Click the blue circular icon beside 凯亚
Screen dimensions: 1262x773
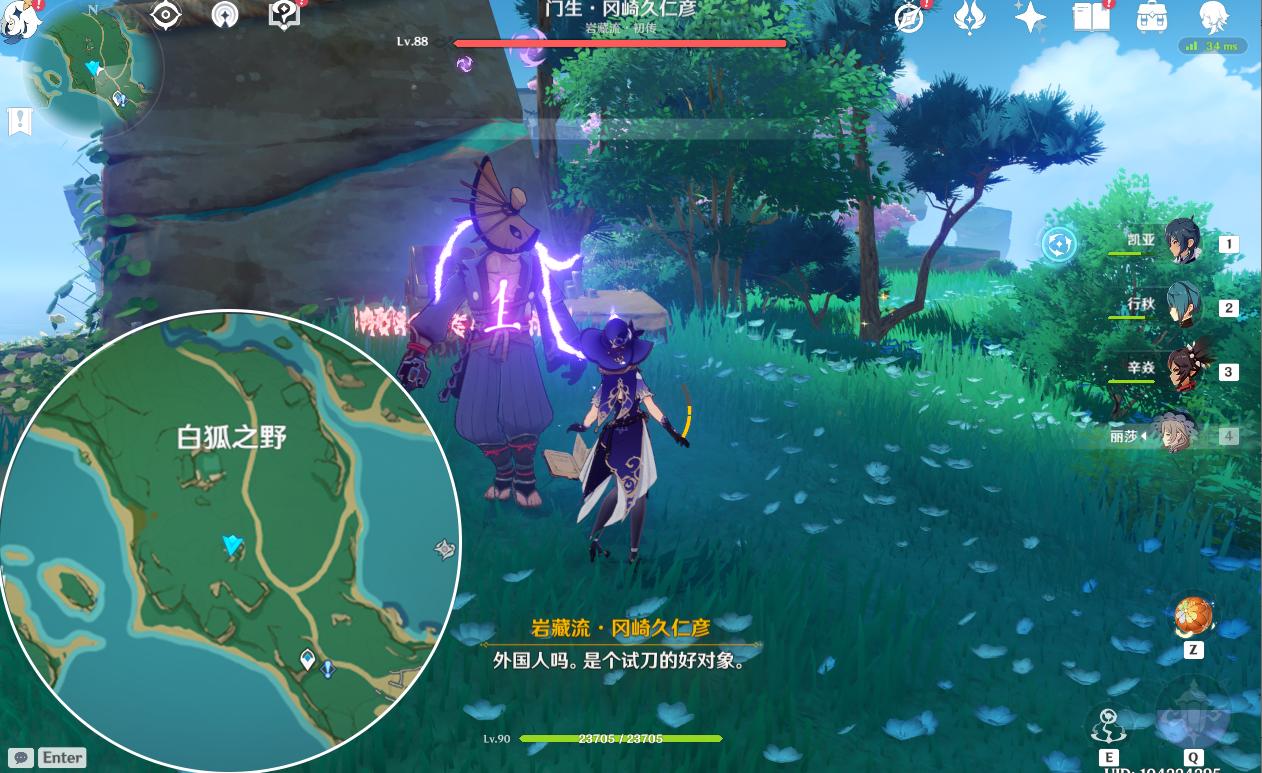click(x=1059, y=243)
